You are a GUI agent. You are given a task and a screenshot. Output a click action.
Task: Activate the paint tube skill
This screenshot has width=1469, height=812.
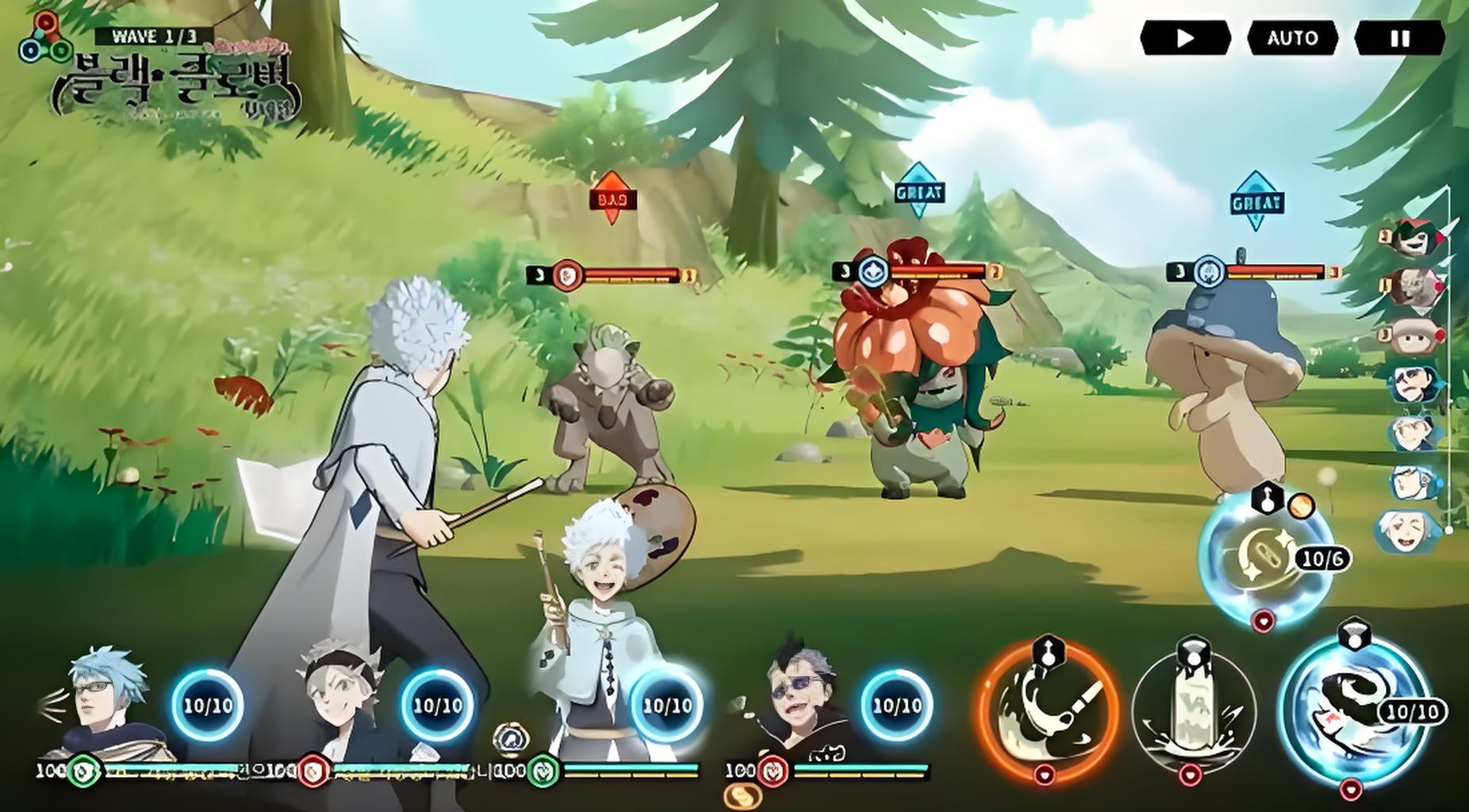pyautogui.click(x=1194, y=710)
